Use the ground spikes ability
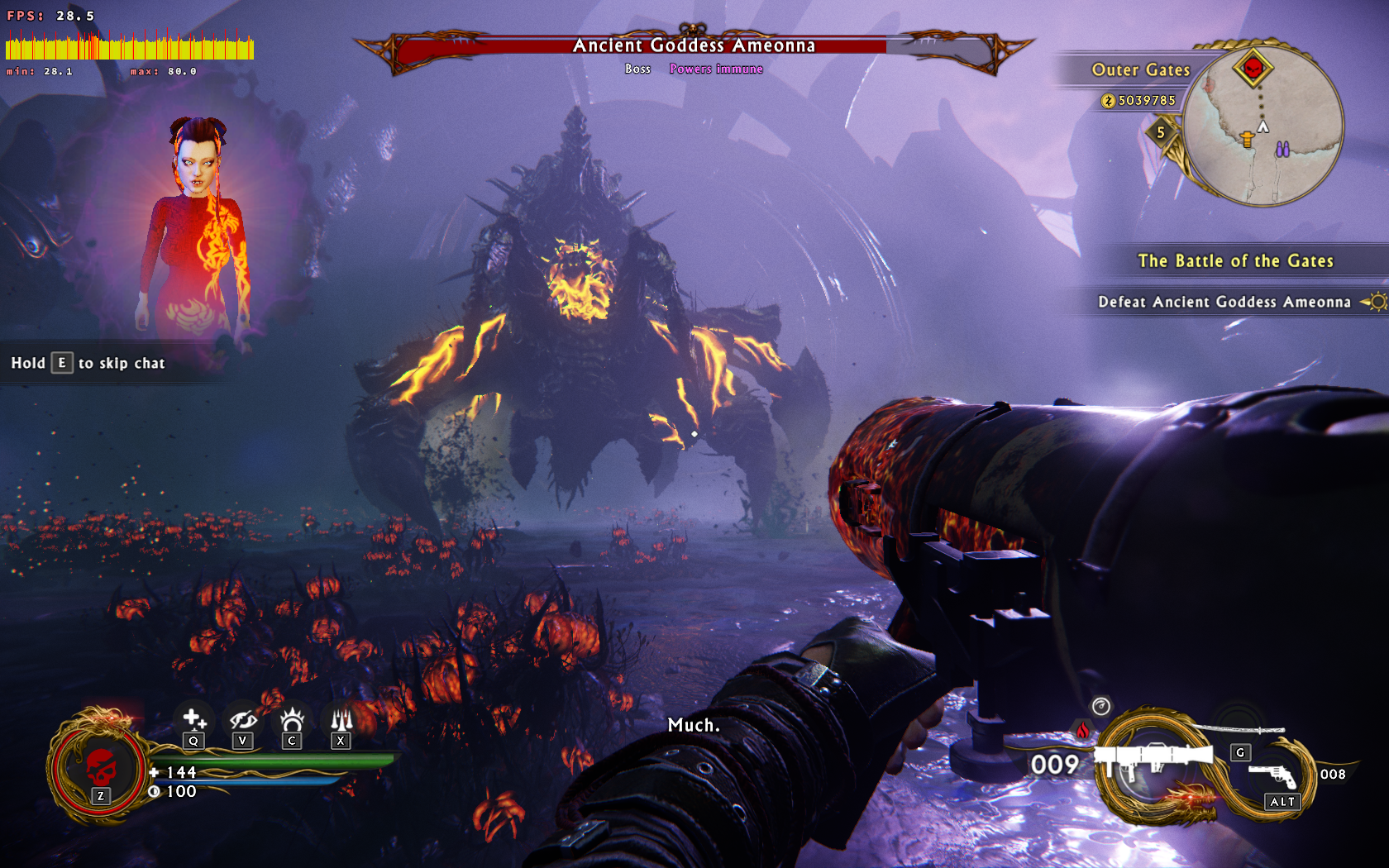Screen dimensions: 1389x868 [341, 719]
